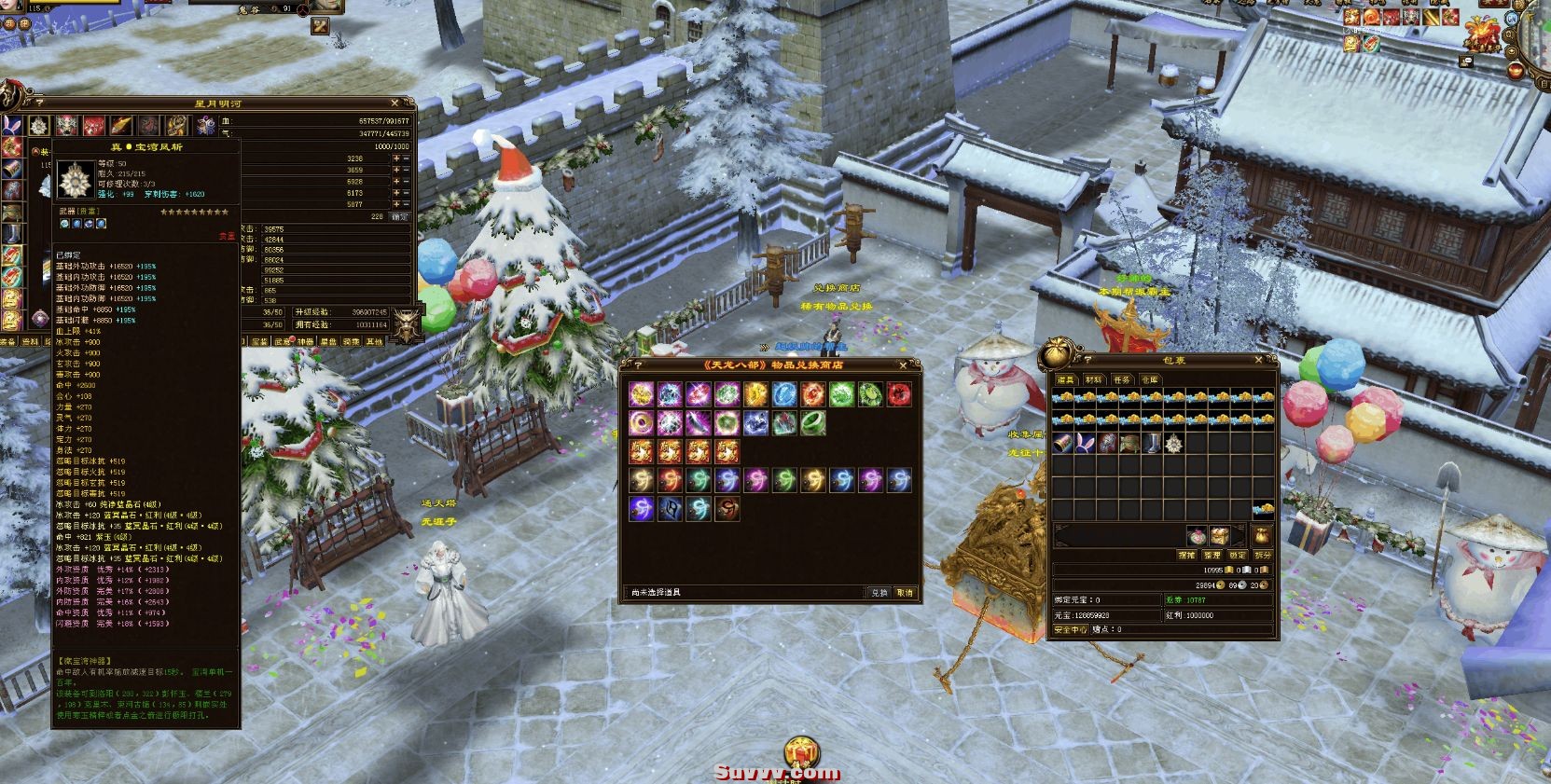The image size is (1551, 784).
Task: Switch to the 材料 tab in the bag window
Action: point(1095,378)
